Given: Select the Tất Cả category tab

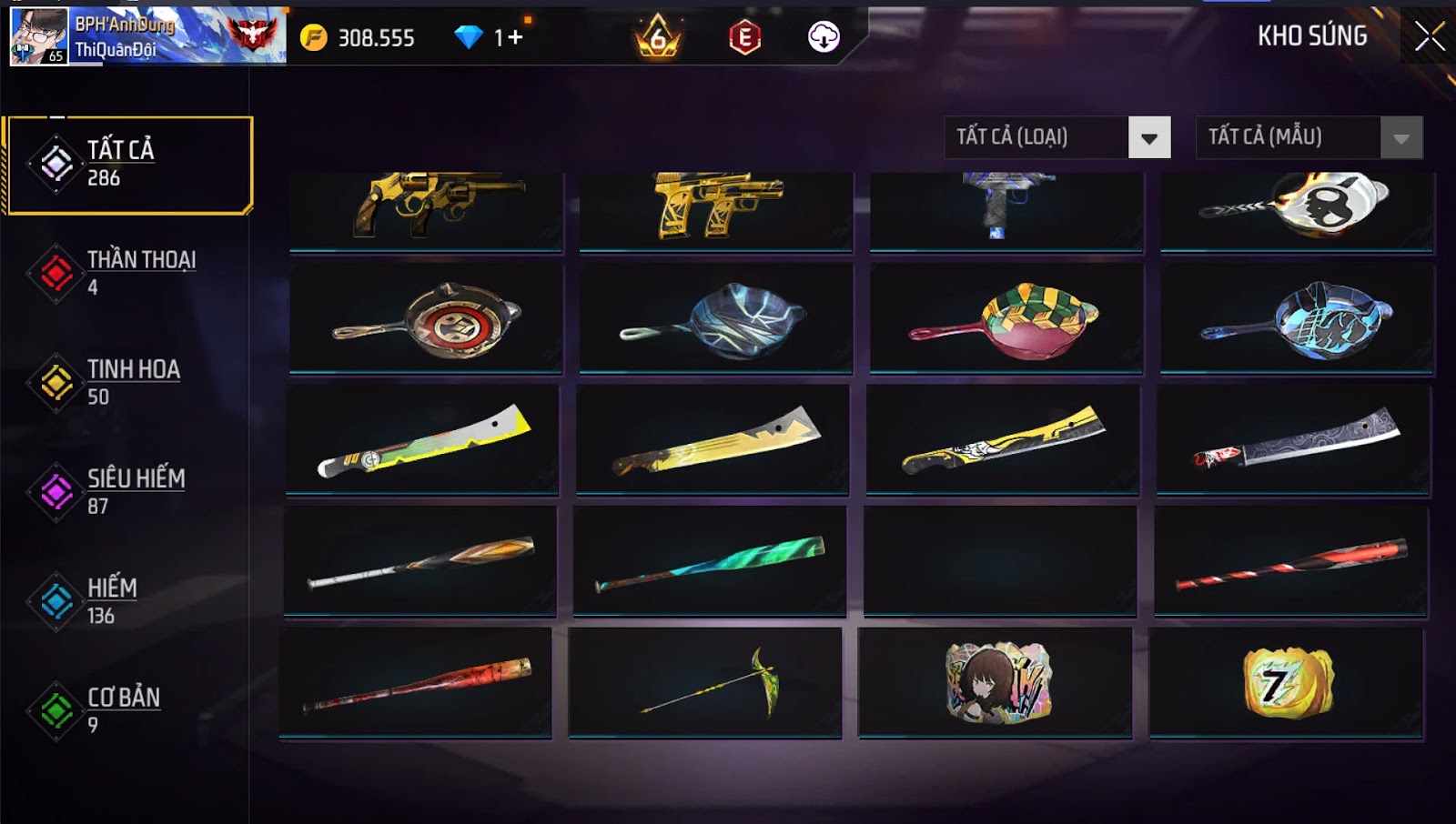Looking at the screenshot, I should point(129,165).
